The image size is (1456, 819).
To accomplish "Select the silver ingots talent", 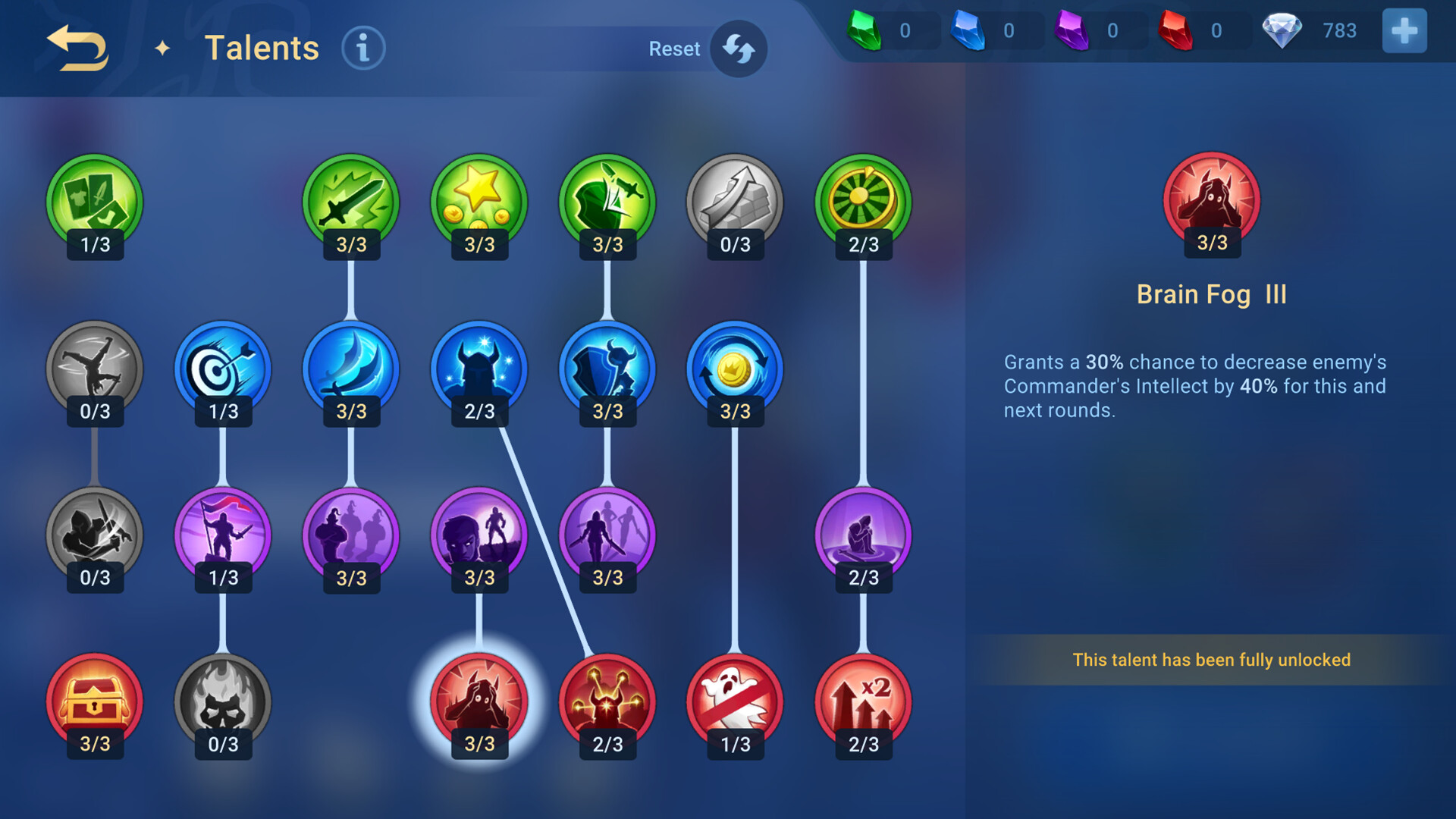I will (x=734, y=201).
